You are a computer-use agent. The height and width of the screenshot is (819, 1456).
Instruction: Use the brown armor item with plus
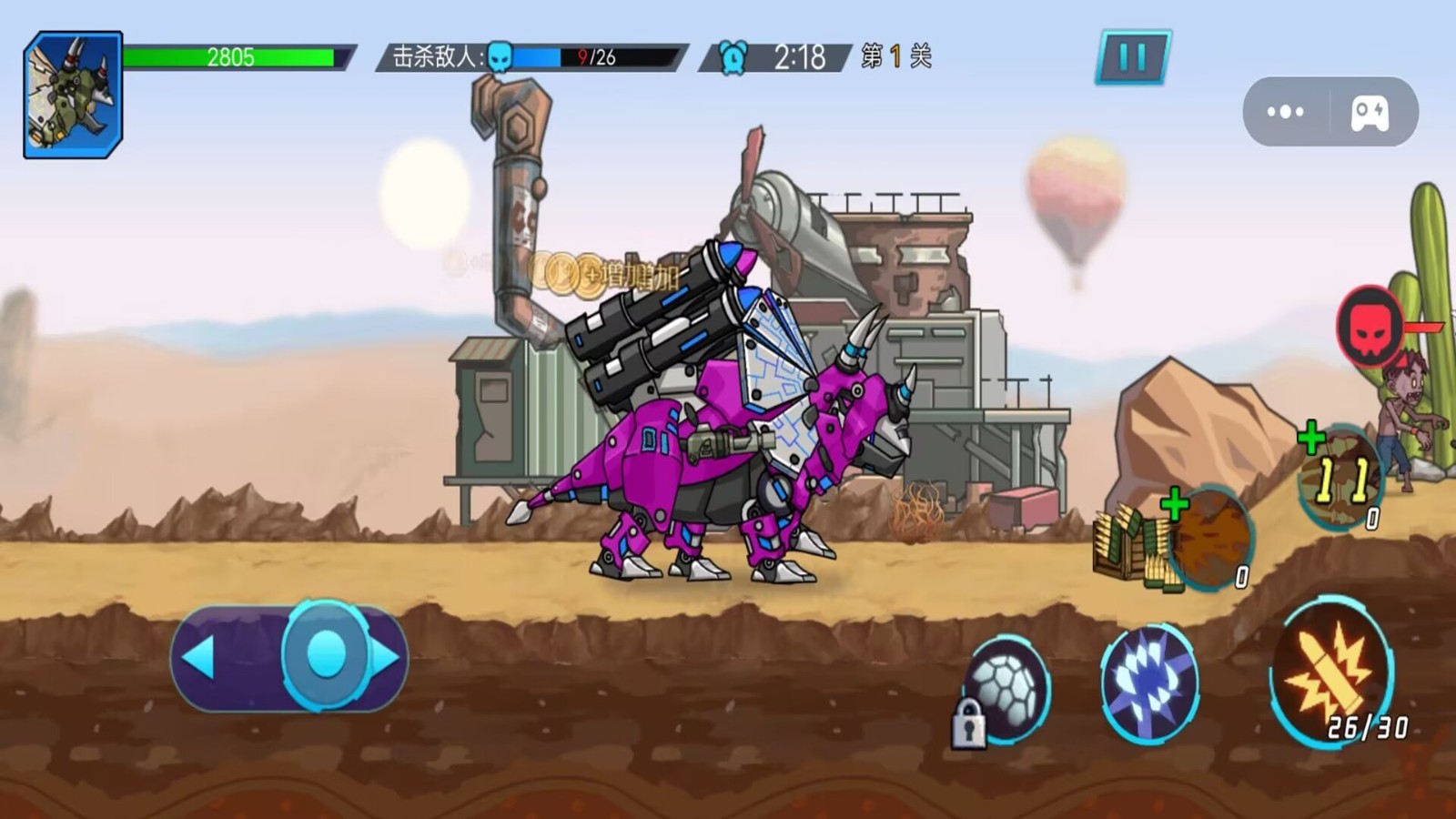[1210, 539]
